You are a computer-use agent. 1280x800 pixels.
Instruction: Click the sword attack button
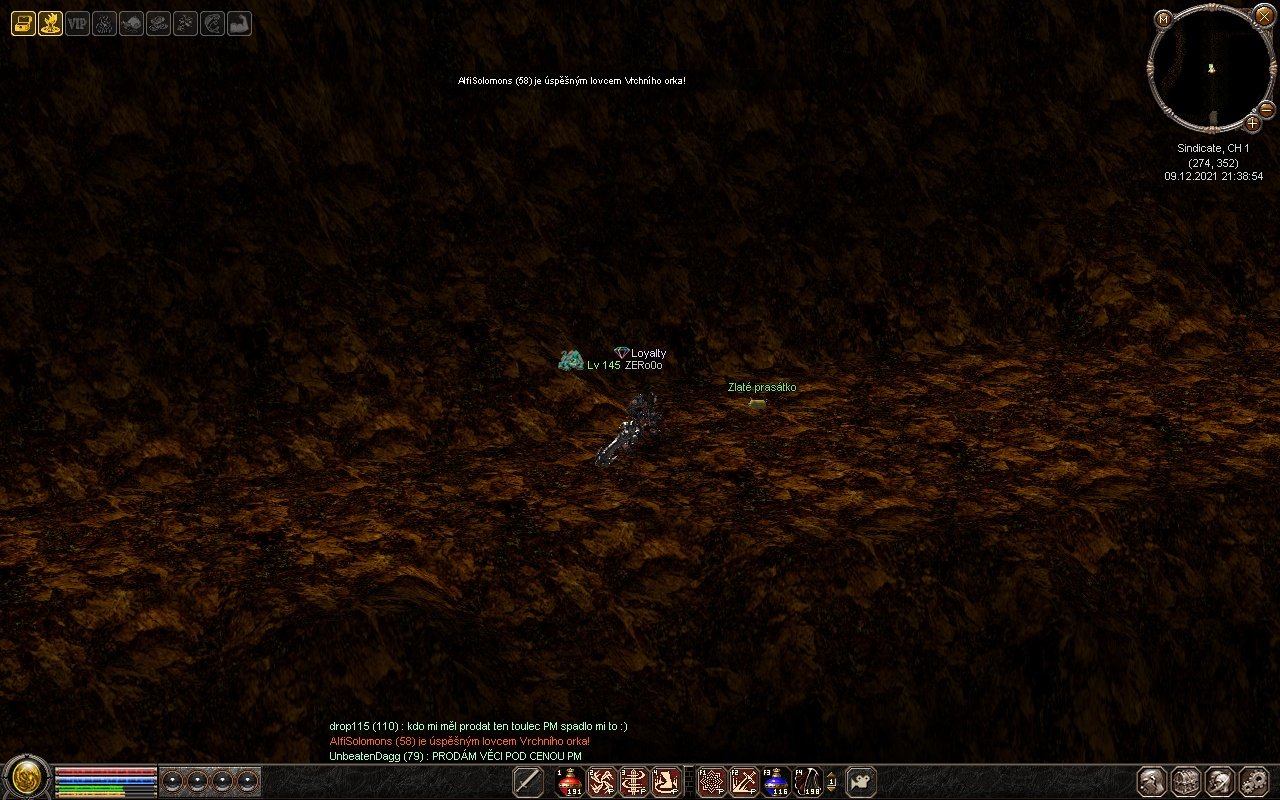point(527,782)
